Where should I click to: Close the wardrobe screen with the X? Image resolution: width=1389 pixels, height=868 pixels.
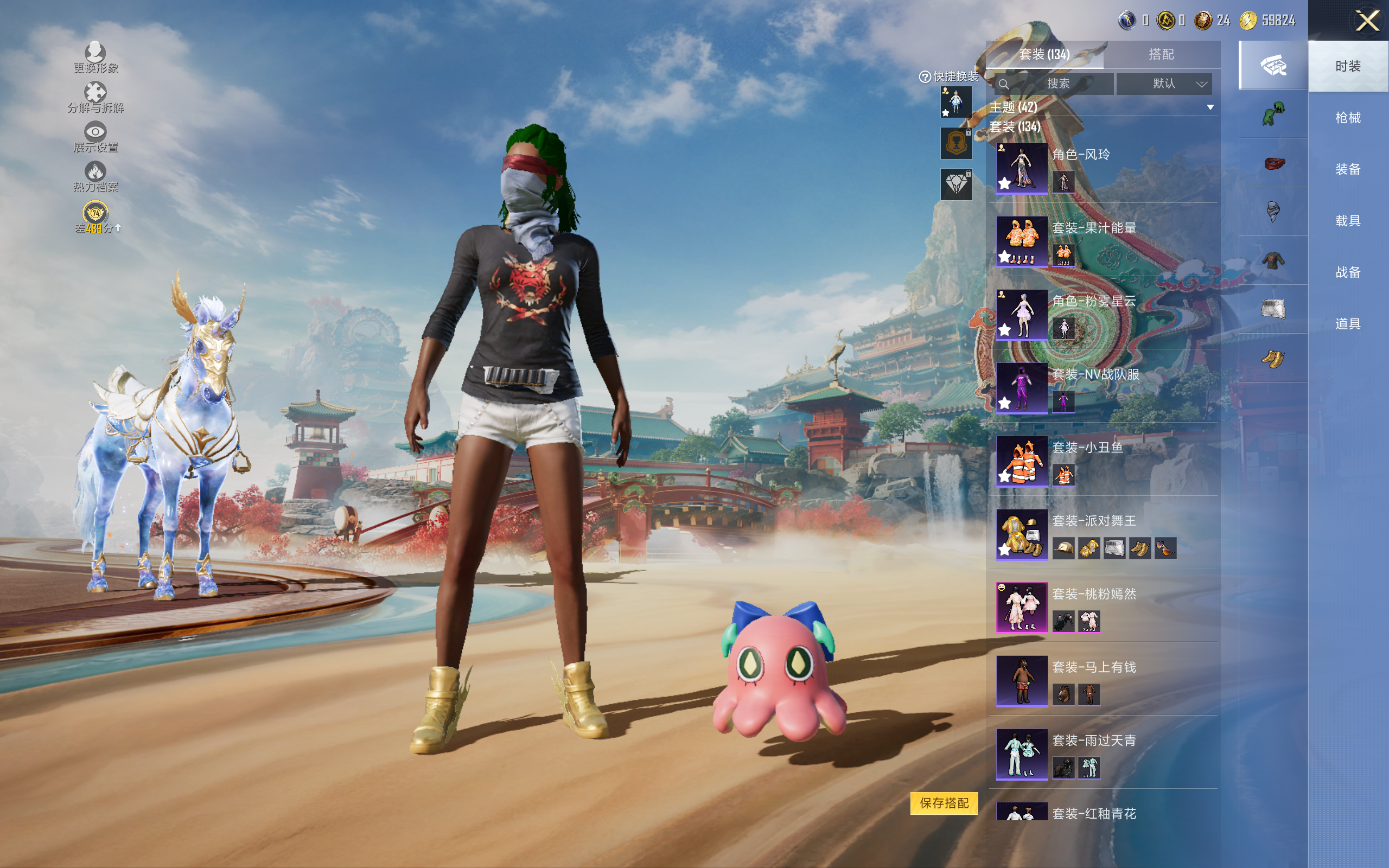click(x=1367, y=21)
